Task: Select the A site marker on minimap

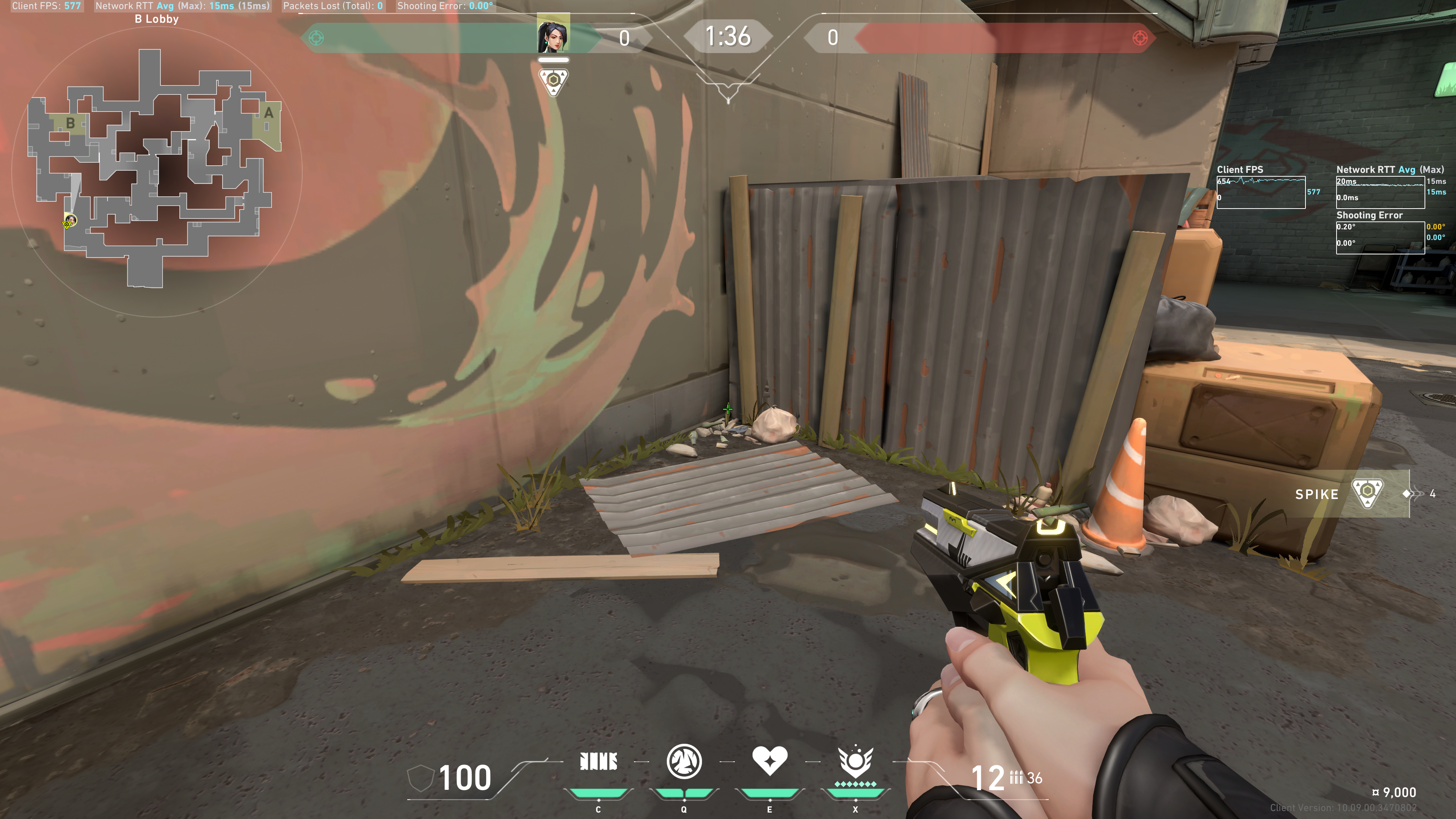Action: pos(268,113)
